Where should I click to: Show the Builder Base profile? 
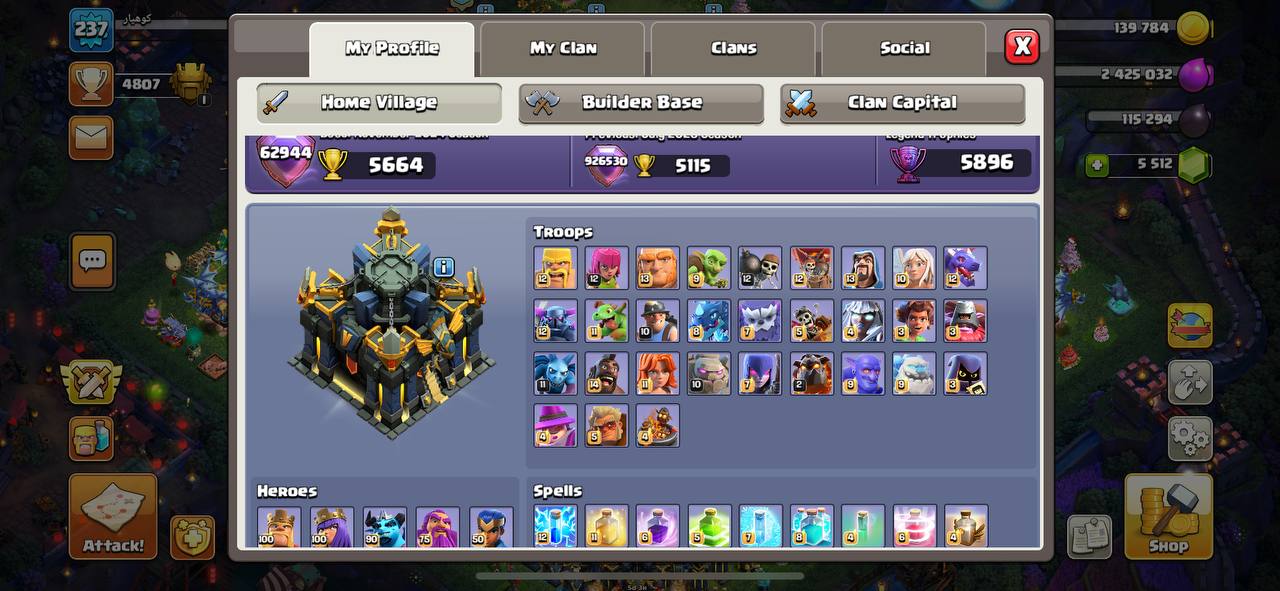641,103
